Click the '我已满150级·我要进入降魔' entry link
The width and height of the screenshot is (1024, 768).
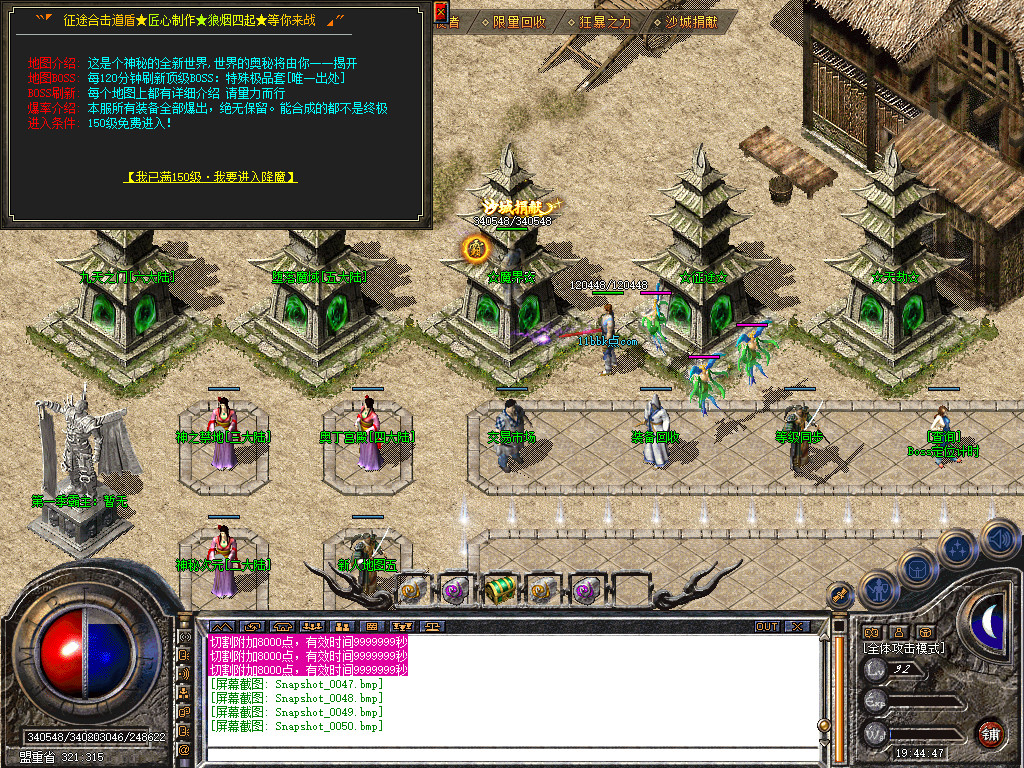coord(210,177)
